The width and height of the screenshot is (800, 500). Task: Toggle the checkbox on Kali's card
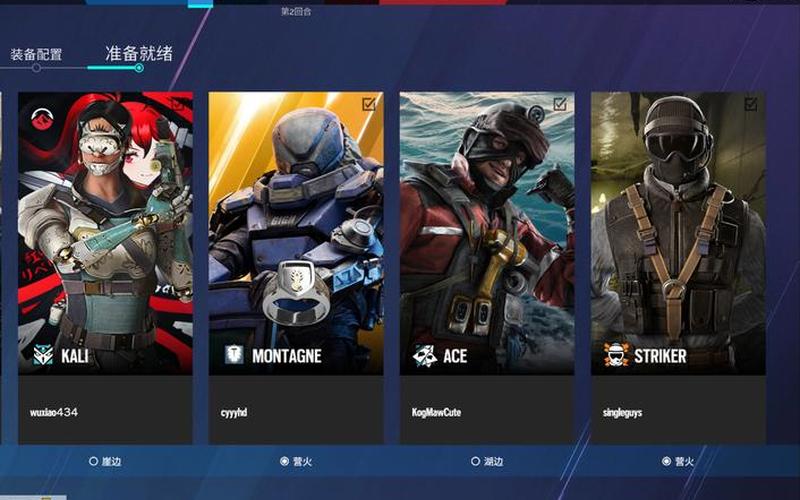click(x=177, y=103)
